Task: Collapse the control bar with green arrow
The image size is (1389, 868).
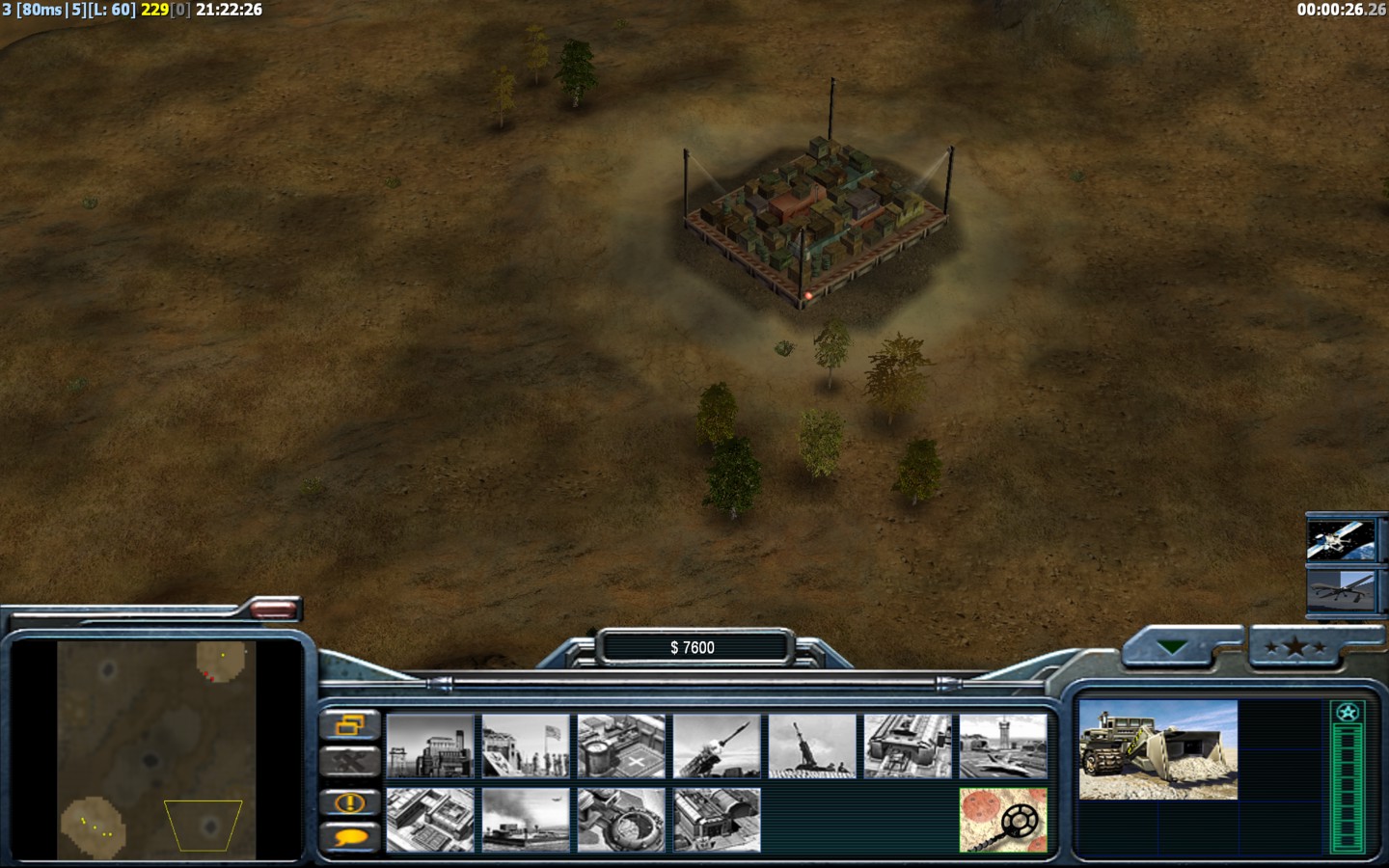Action: click(x=1172, y=647)
